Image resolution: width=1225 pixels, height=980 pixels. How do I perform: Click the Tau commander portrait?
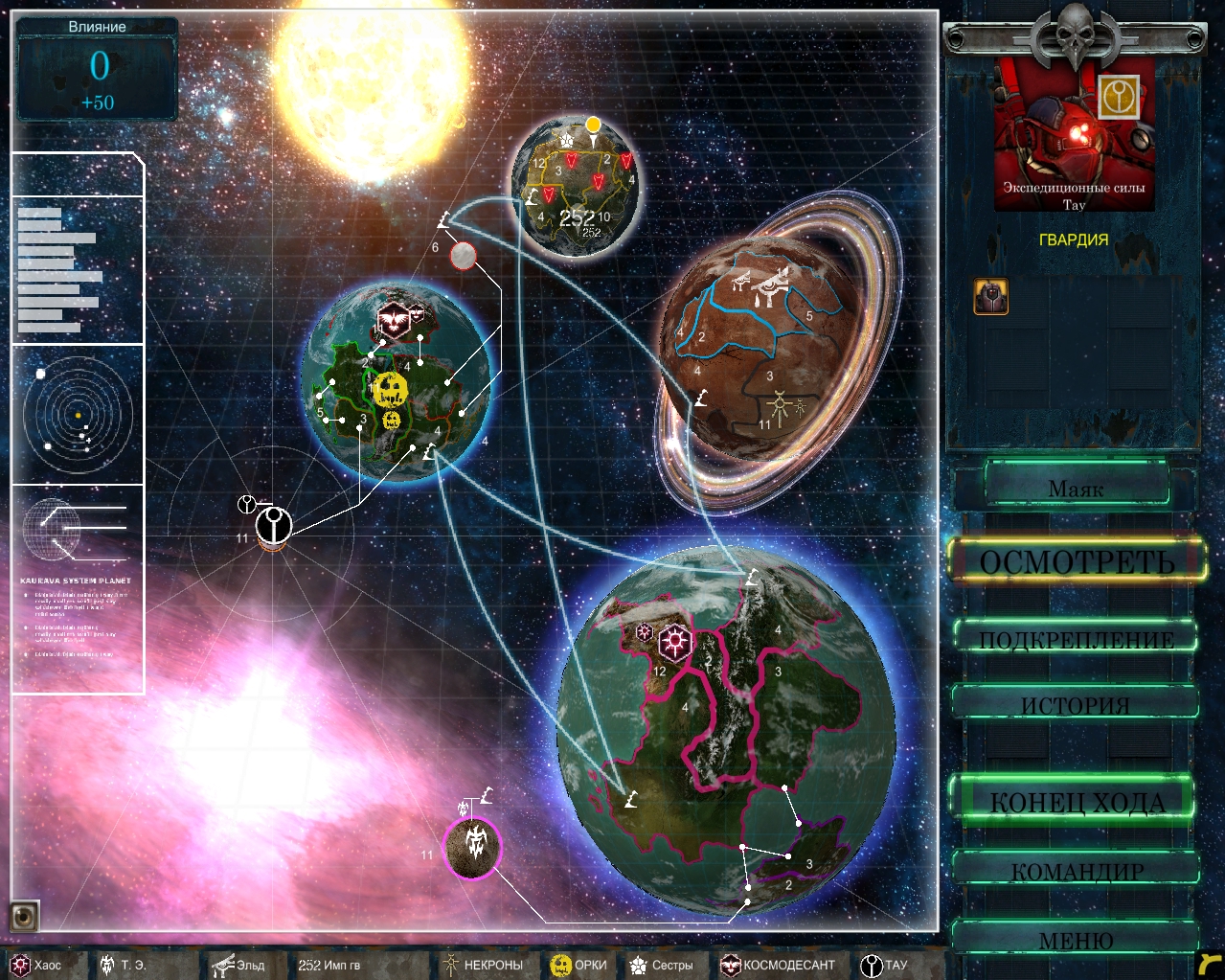coord(1074,134)
